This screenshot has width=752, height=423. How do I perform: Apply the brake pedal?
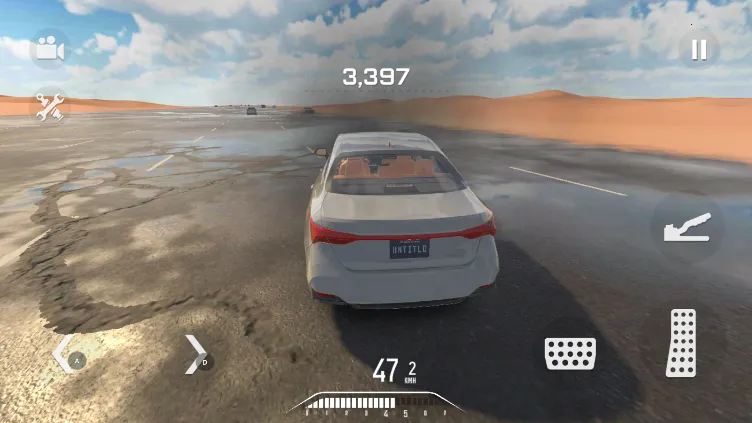[x=570, y=353]
